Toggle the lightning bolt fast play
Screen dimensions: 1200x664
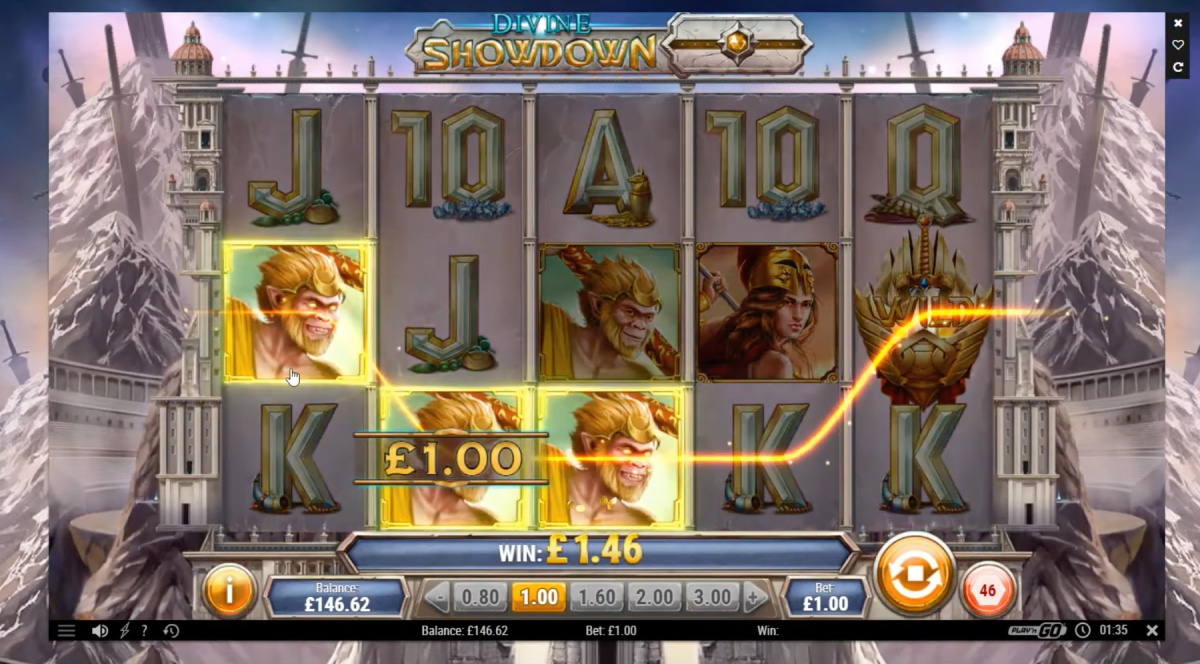(124, 631)
